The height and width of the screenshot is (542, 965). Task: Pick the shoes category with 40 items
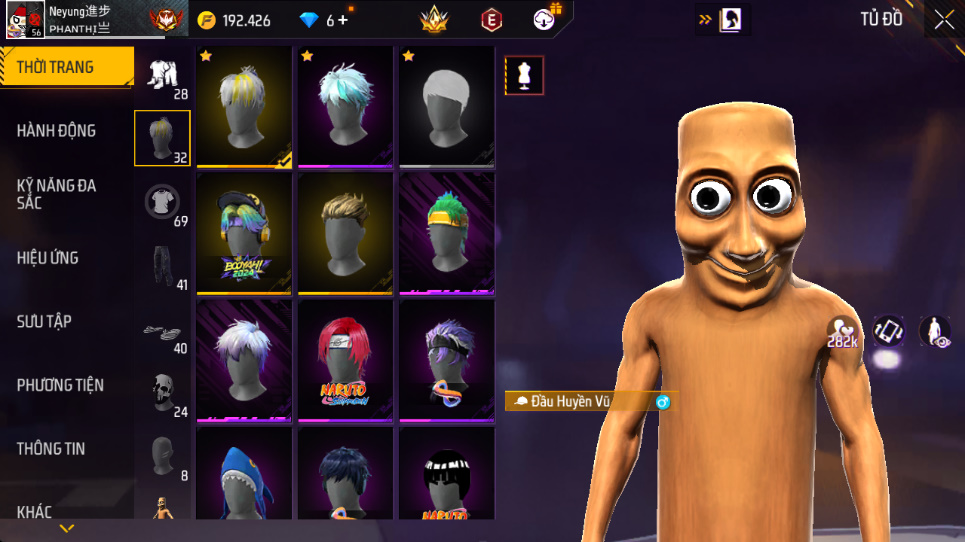pyautogui.click(x=162, y=330)
